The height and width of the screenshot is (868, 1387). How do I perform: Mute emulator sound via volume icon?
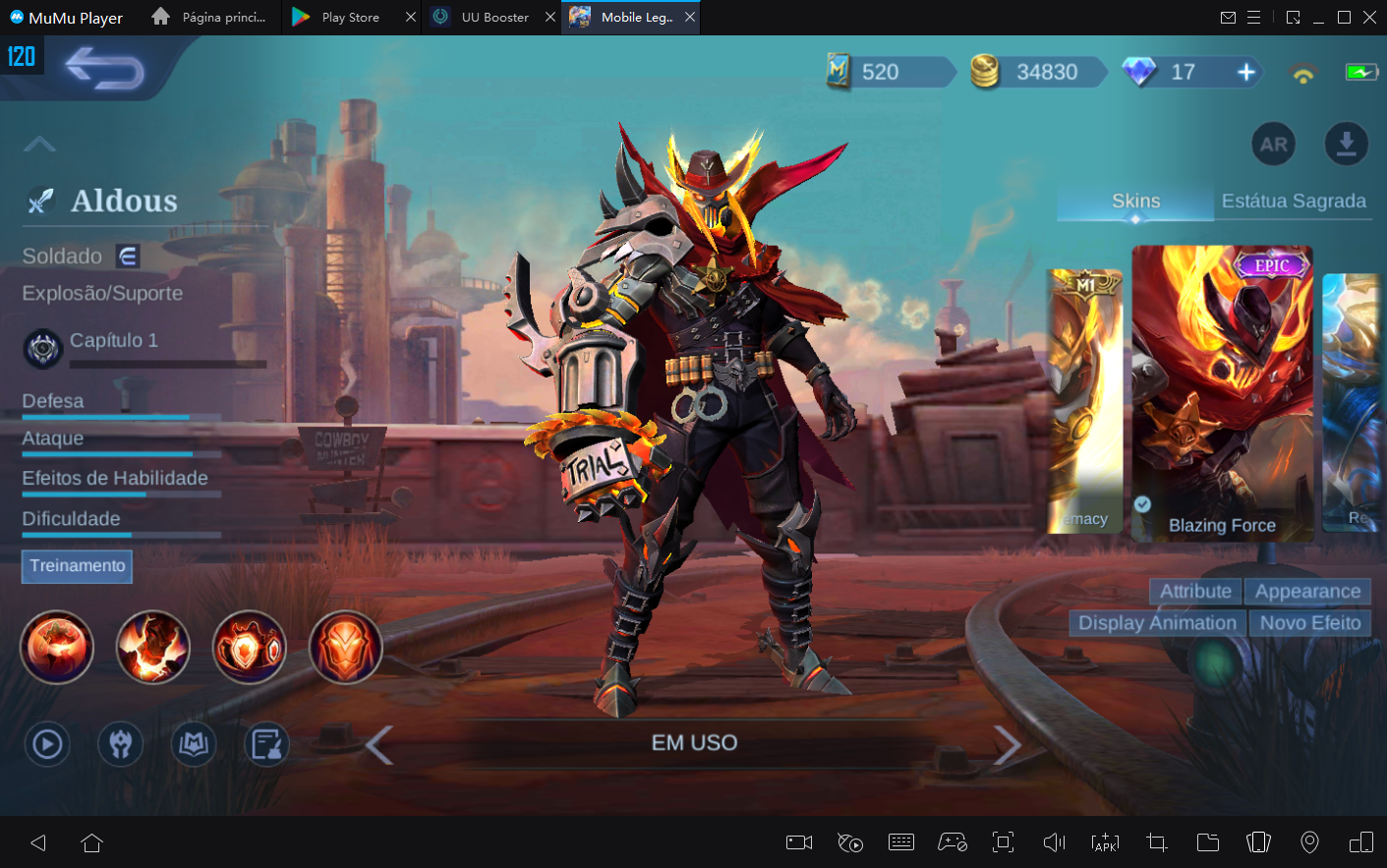pos(1053,842)
